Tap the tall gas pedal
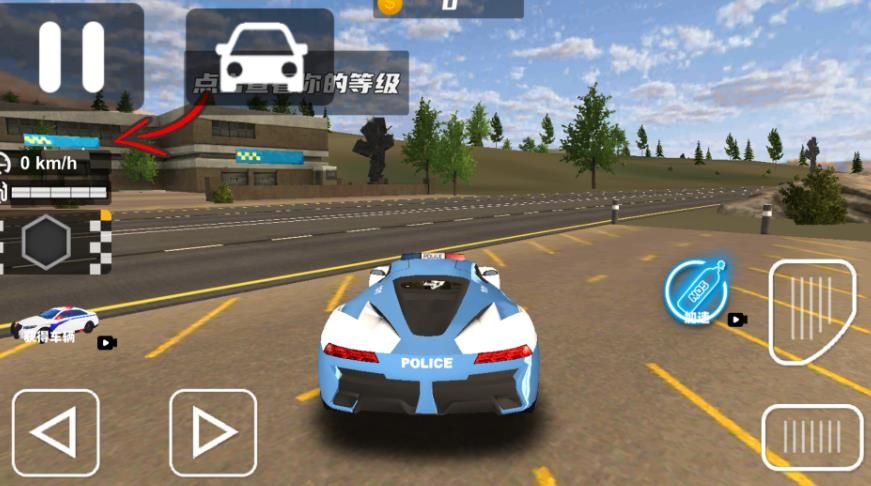 (812, 311)
